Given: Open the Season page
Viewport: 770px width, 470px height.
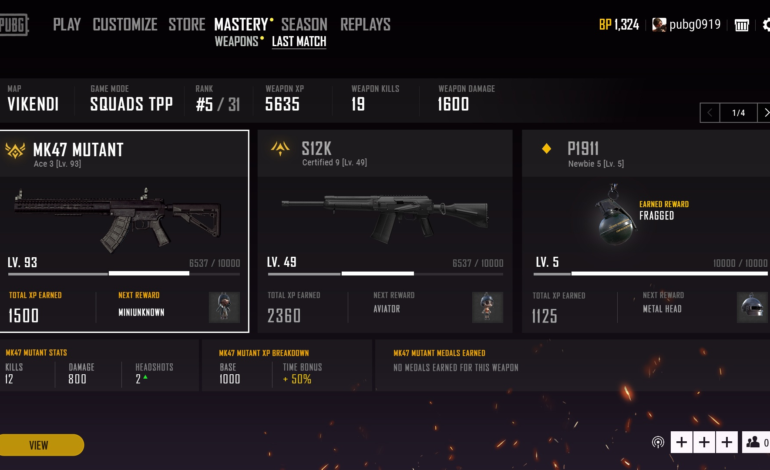Looking at the screenshot, I should click(x=304, y=24).
